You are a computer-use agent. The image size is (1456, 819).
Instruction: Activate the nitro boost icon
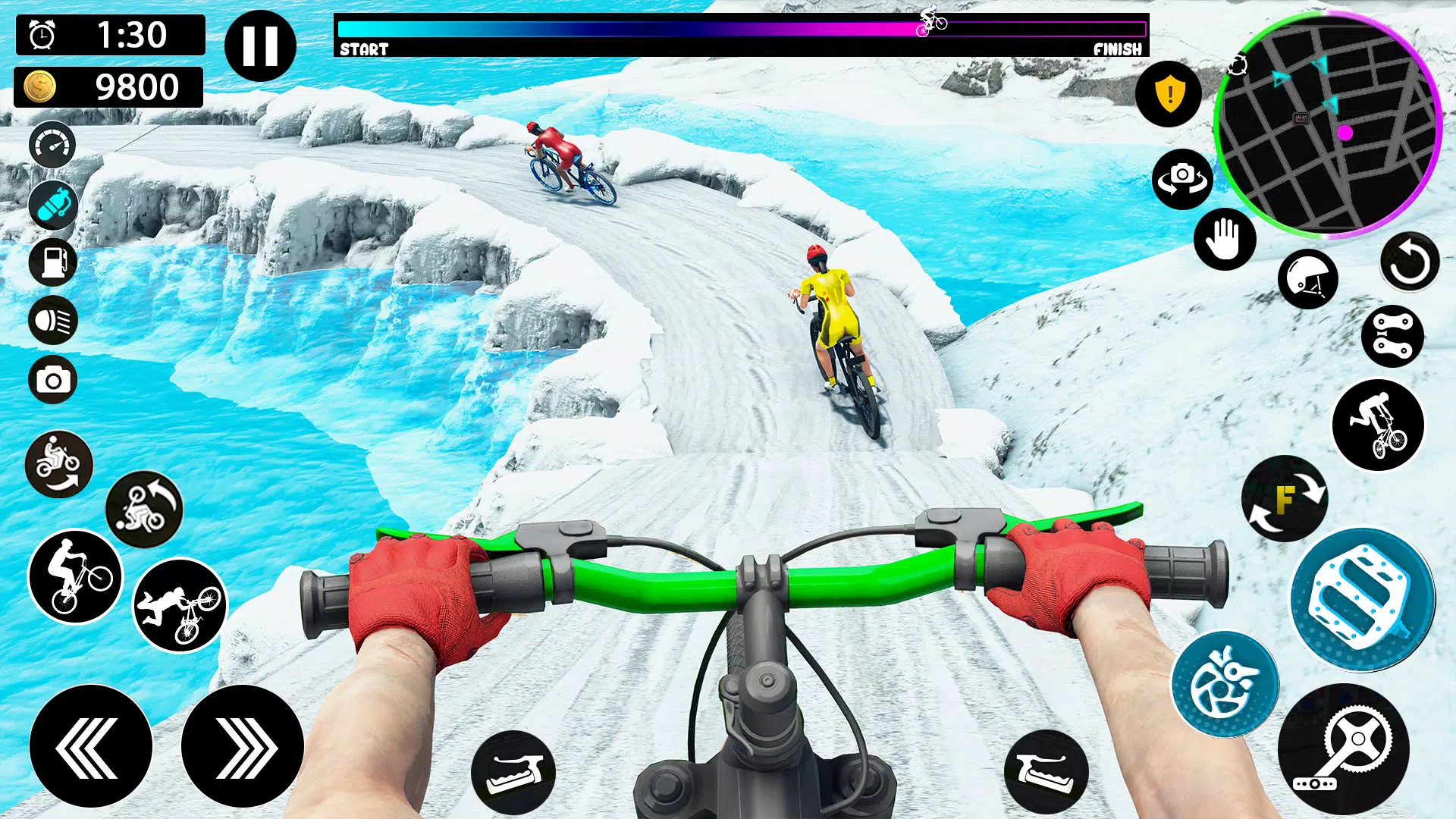52,206
